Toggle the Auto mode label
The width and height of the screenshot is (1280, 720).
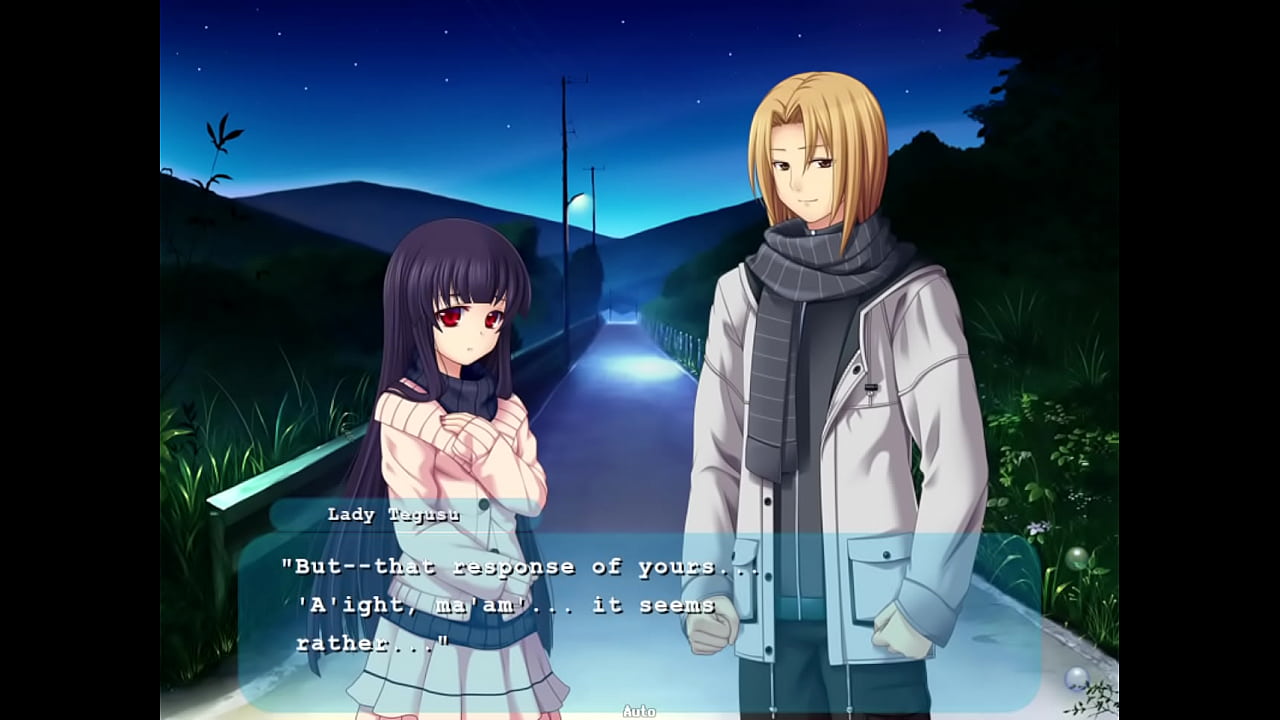click(639, 711)
